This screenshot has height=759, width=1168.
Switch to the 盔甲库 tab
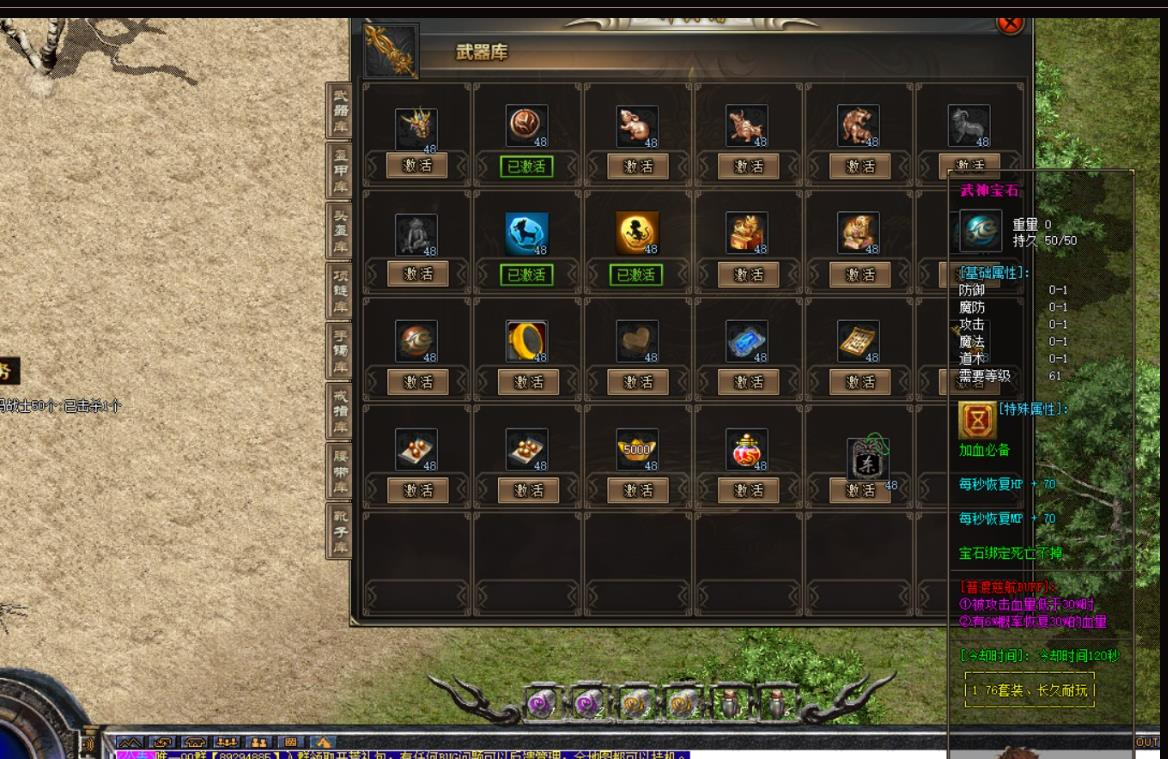pos(341,169)
